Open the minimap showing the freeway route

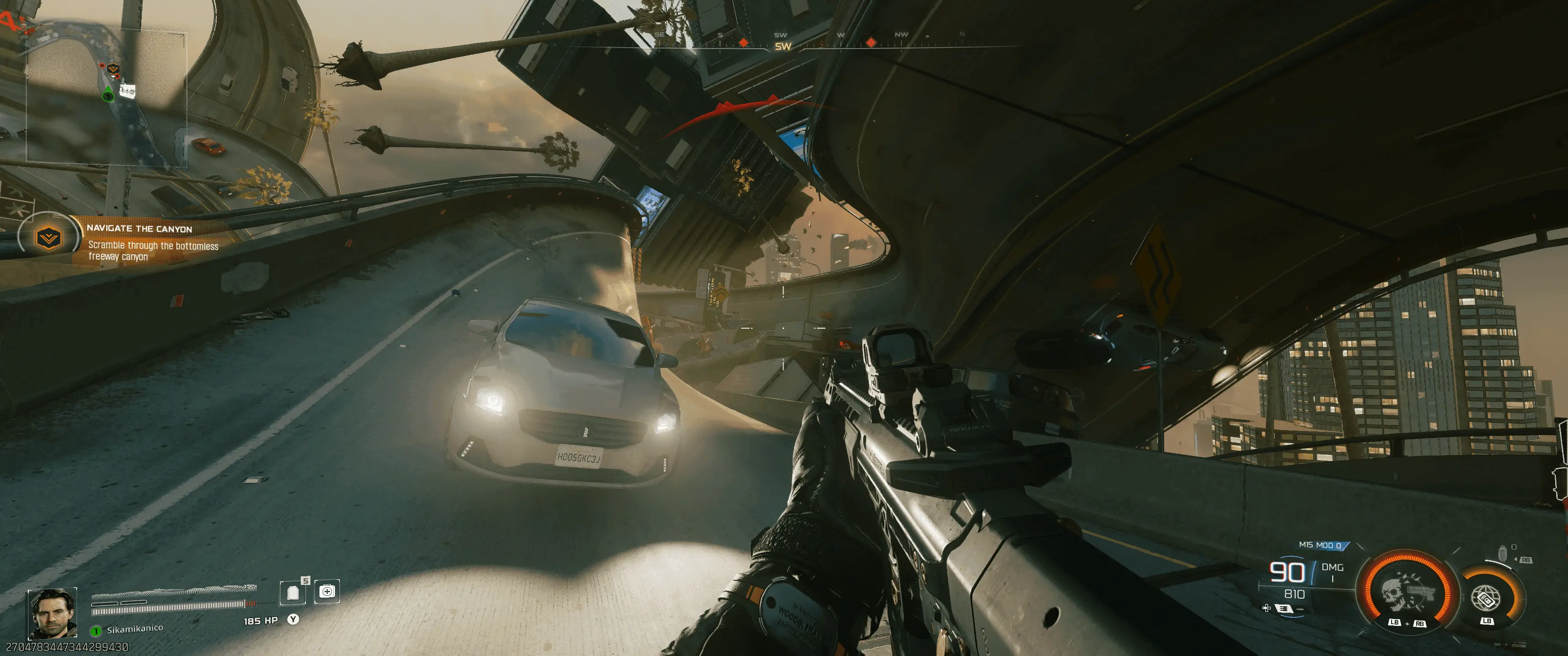point(106,98)
